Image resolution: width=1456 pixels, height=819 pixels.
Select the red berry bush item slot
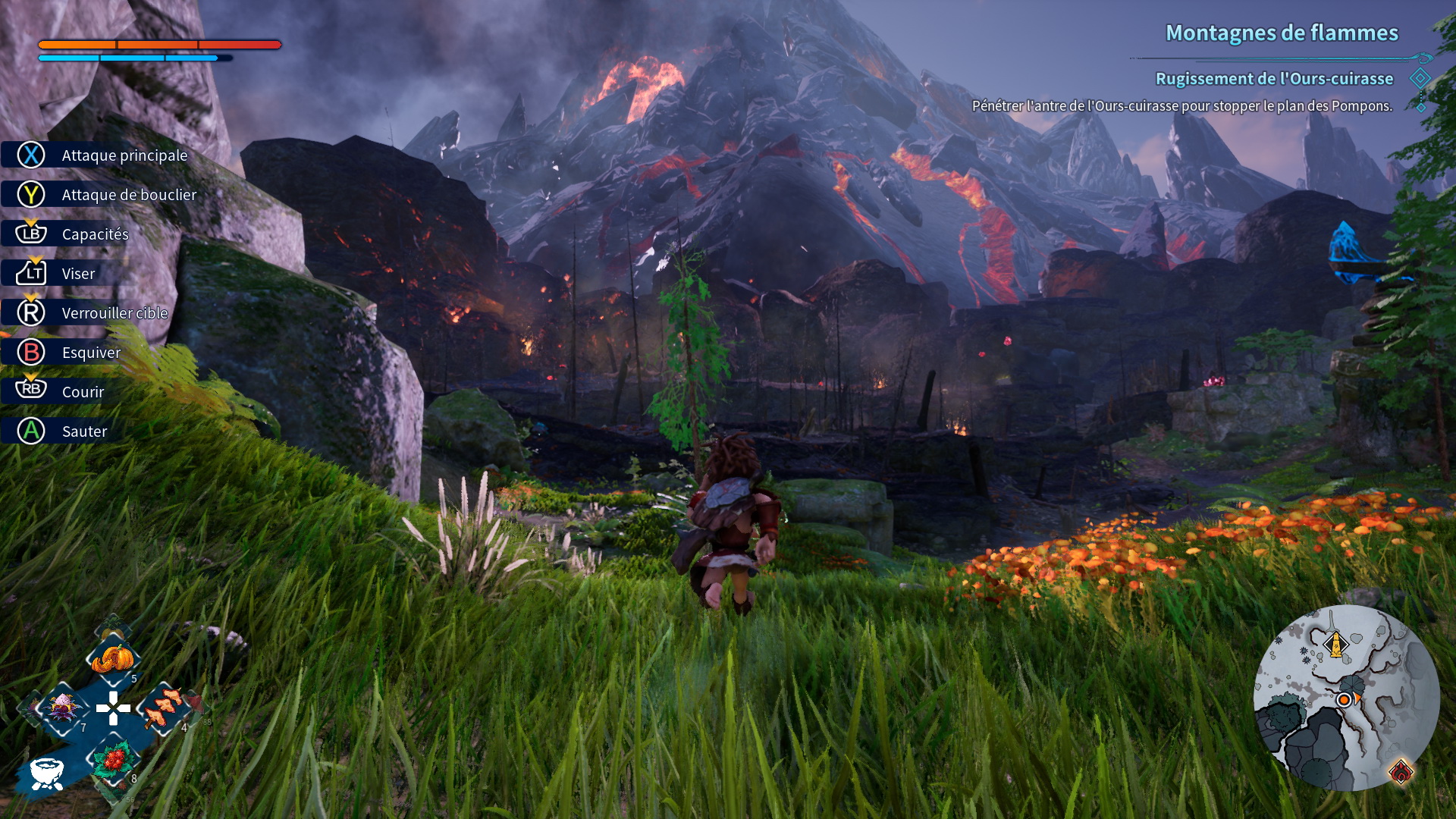[x=114, y=758]
